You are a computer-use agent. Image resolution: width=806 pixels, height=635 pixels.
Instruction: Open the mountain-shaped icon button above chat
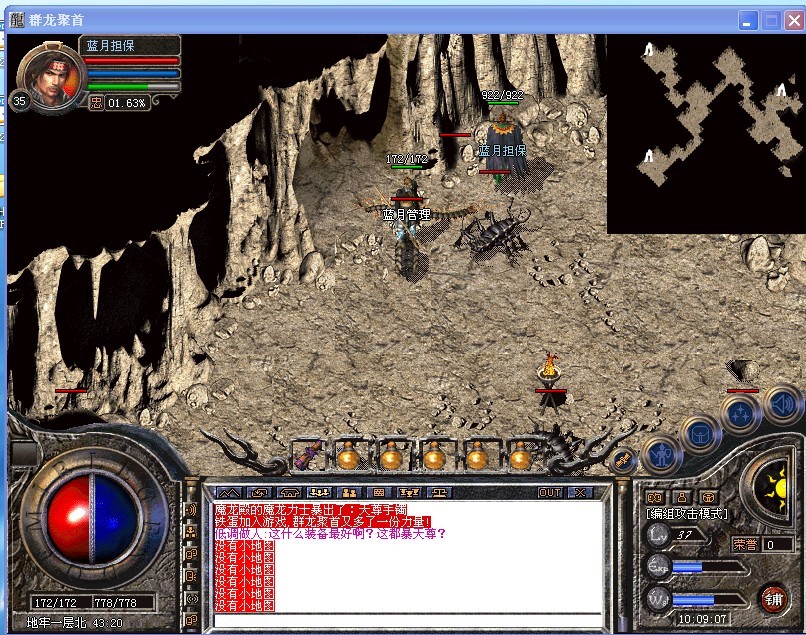tap(229, 493)
